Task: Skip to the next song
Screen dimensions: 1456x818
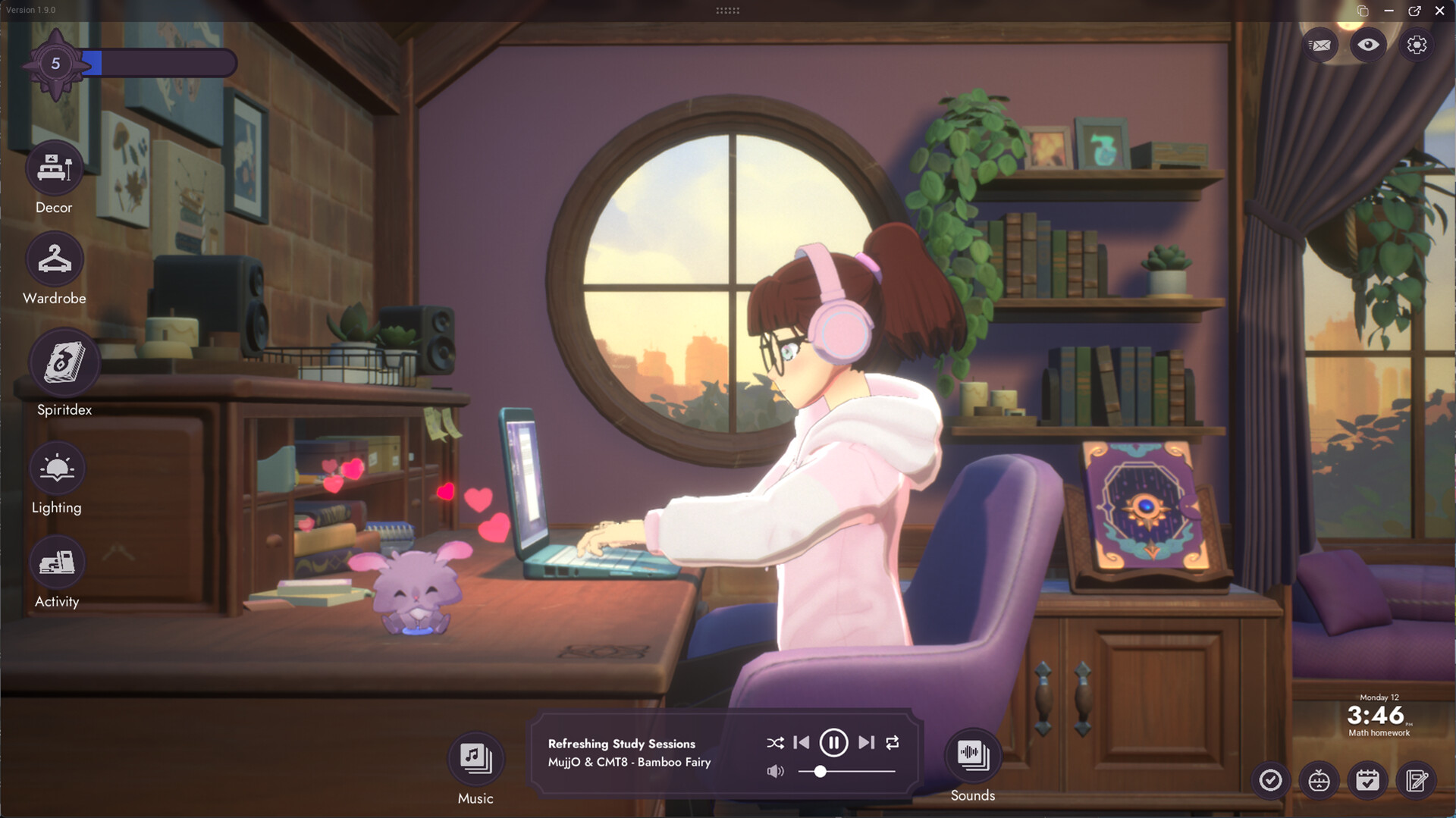Action: [x=864, y=743]
